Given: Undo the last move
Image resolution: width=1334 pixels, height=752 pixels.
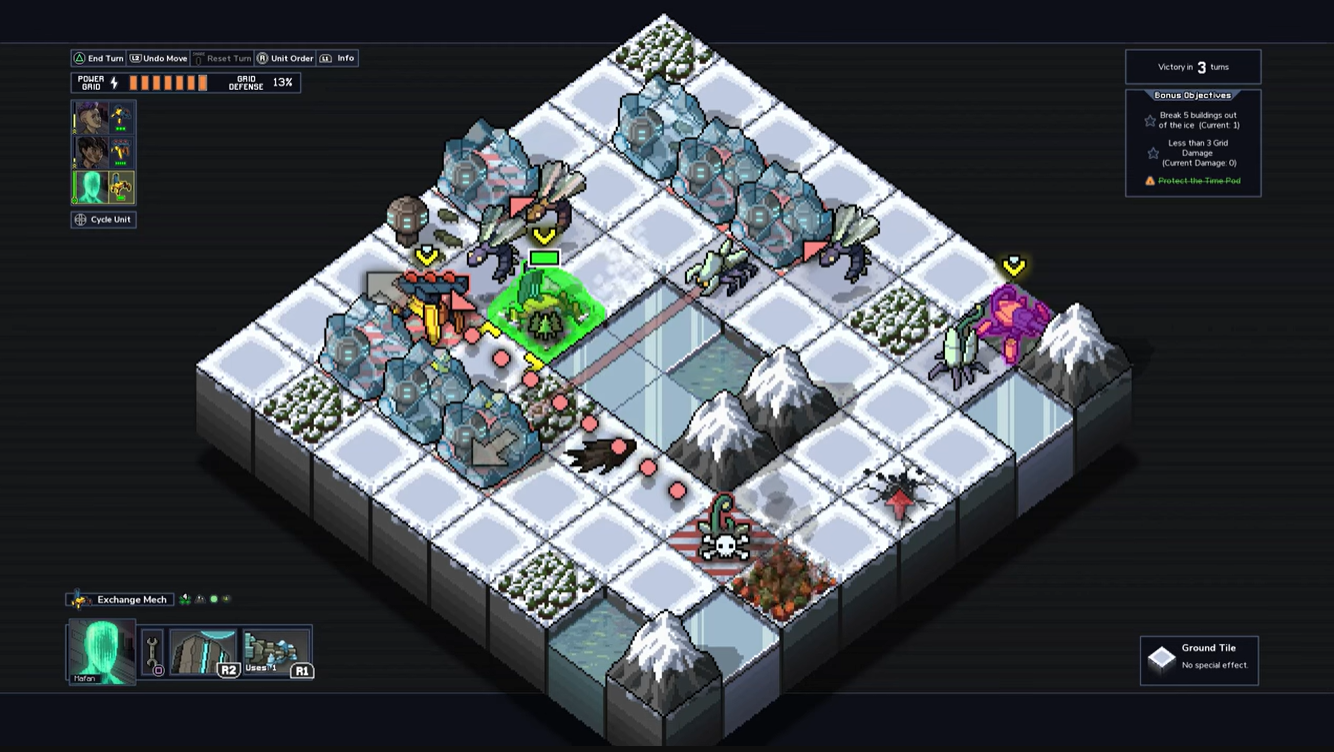Looking at the screenshot, I should coord(158,59).
